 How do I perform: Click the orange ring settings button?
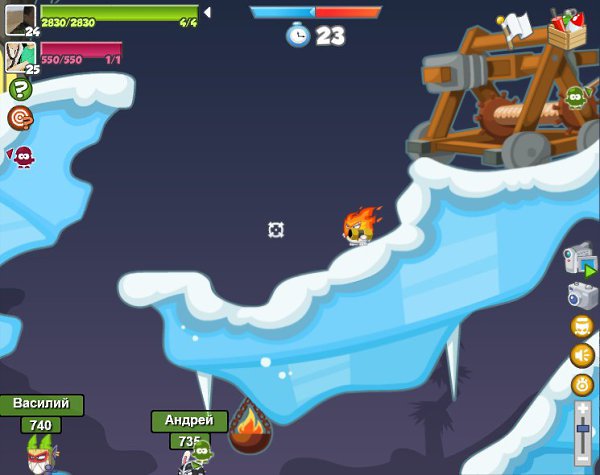tap(582, 384)
